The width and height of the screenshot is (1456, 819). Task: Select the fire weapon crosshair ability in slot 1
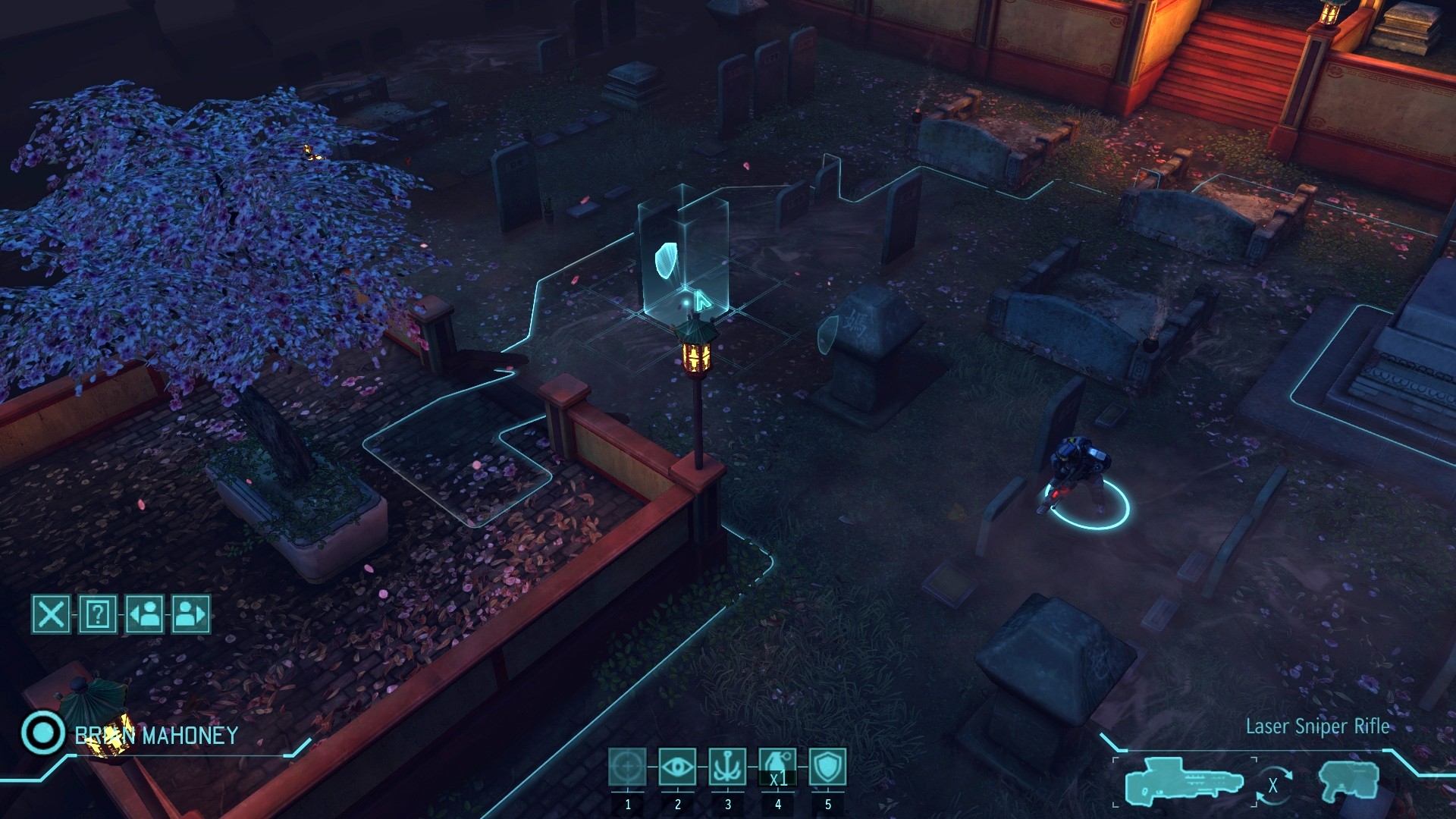pos(628,767)
